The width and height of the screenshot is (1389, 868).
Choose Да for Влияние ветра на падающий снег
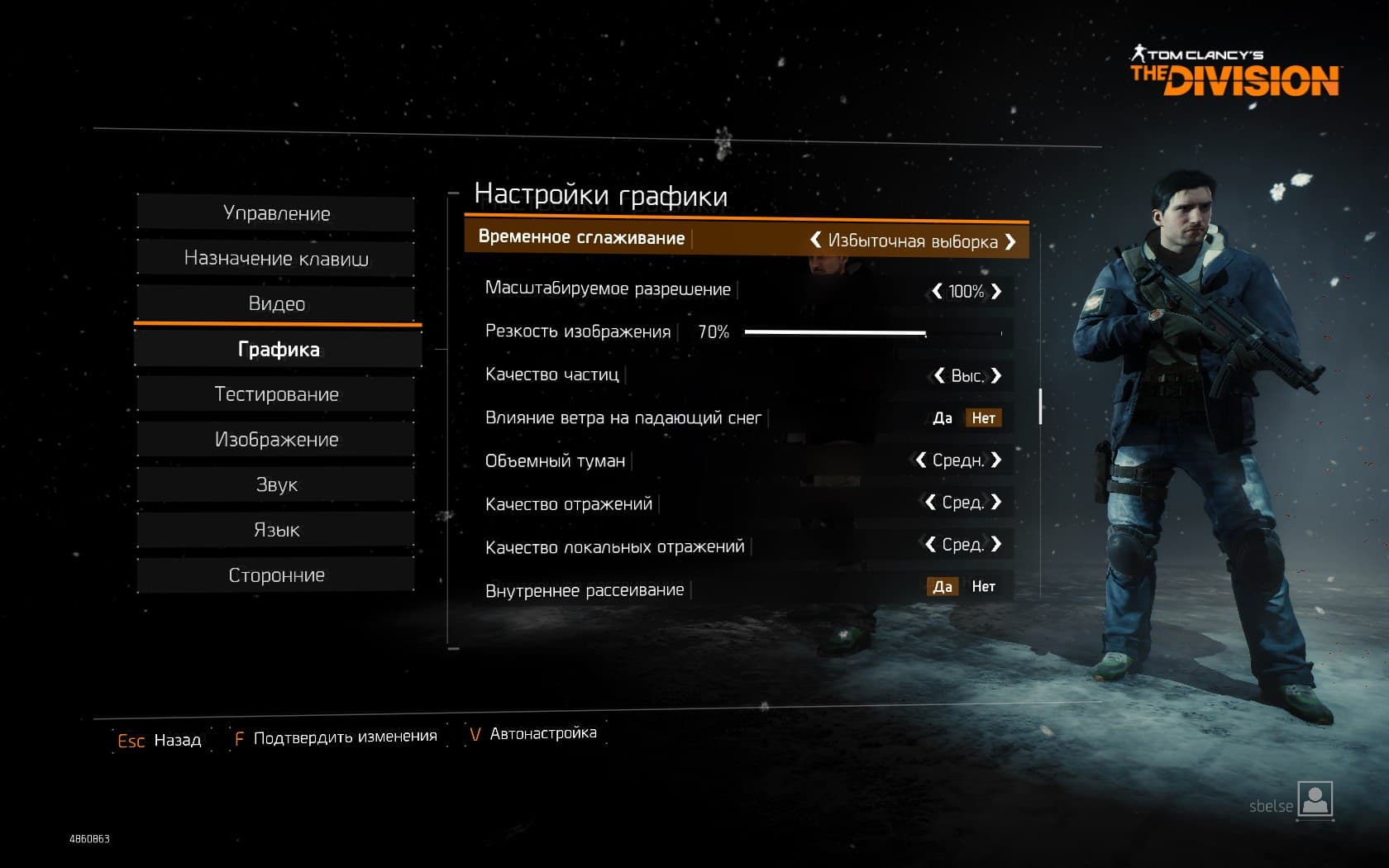943,418
